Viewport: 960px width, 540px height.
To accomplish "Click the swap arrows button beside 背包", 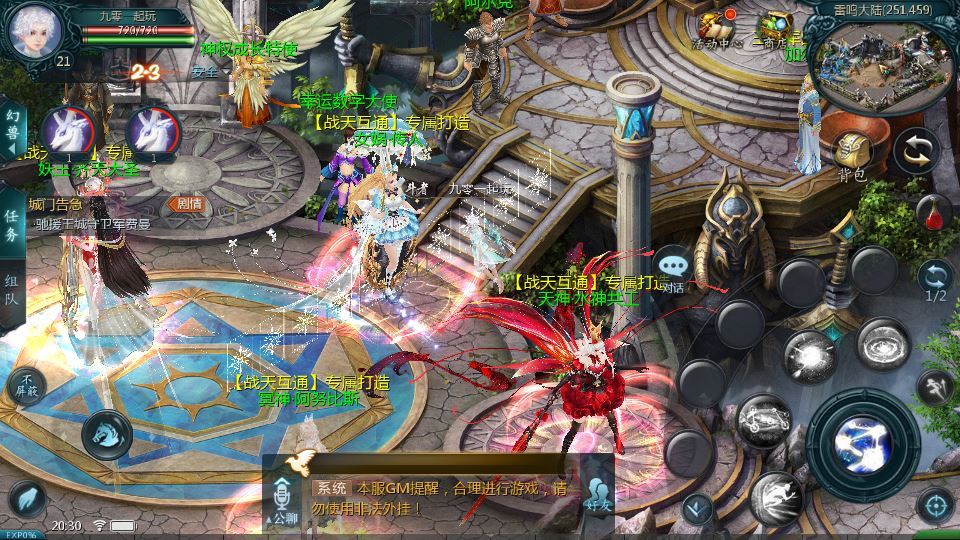I will 916,151.
